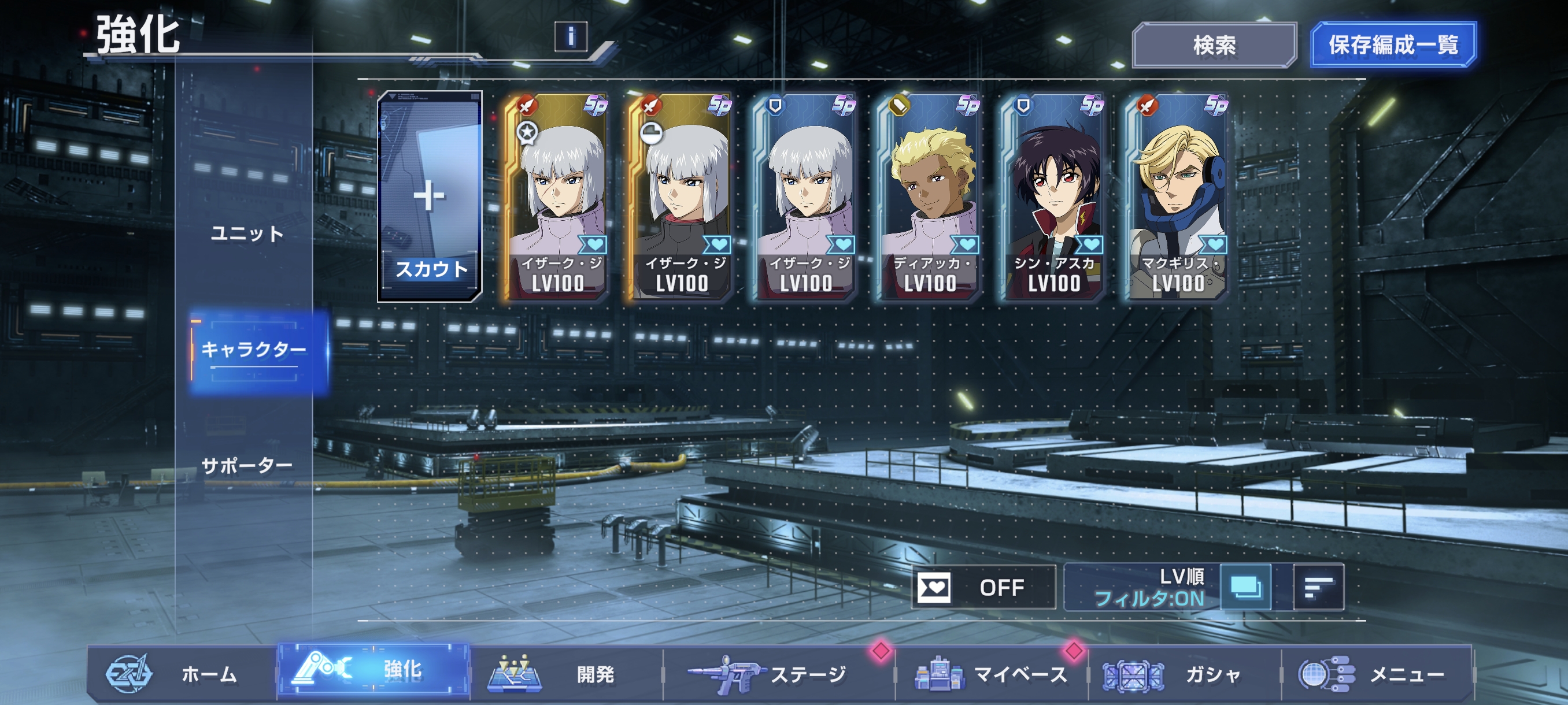Open the 開発 development menu
Screen dimensions: 1568x705
tap(566, 674)
